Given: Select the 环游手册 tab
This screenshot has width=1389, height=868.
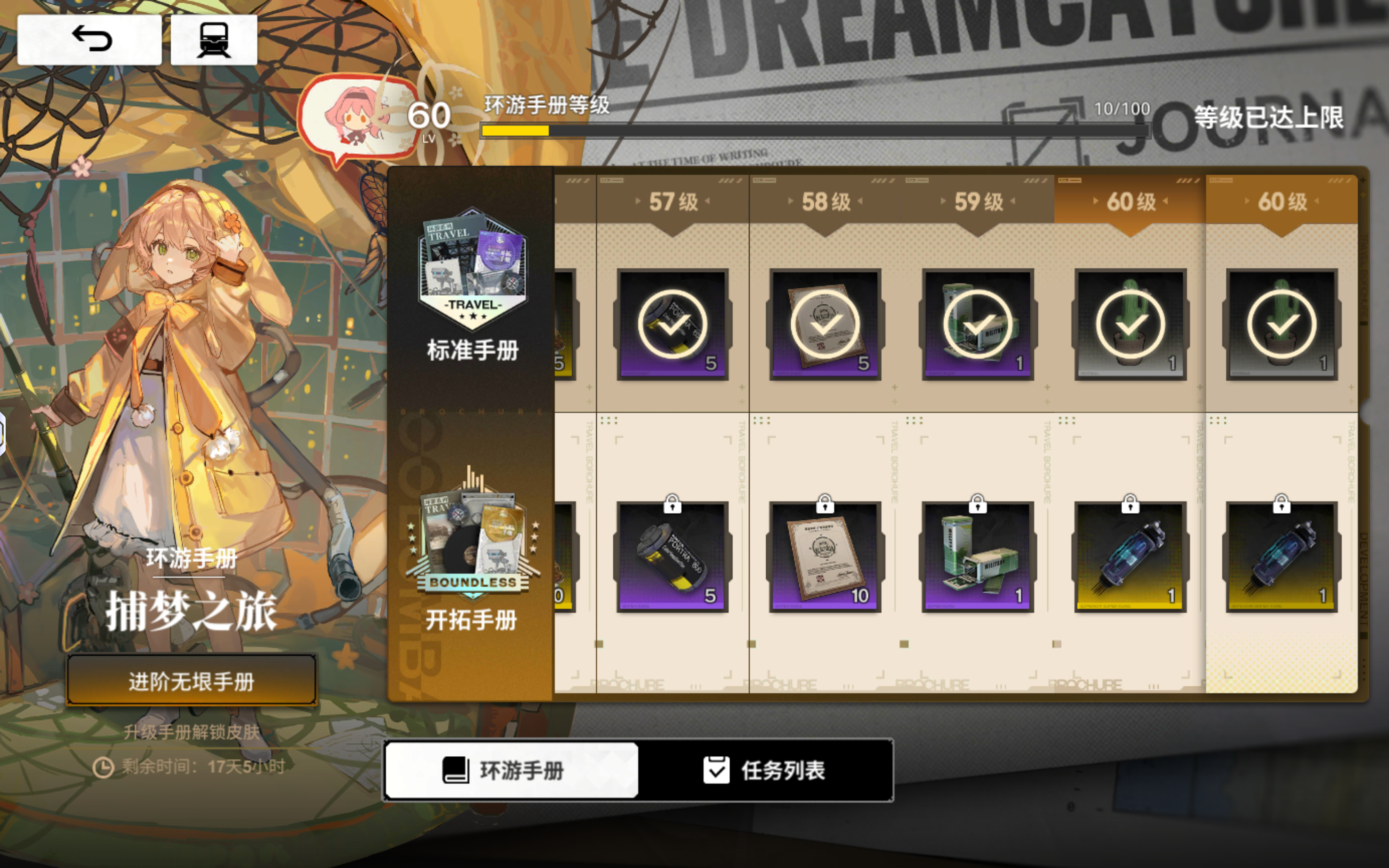Looking at the screenshot, I should point(511,771).
